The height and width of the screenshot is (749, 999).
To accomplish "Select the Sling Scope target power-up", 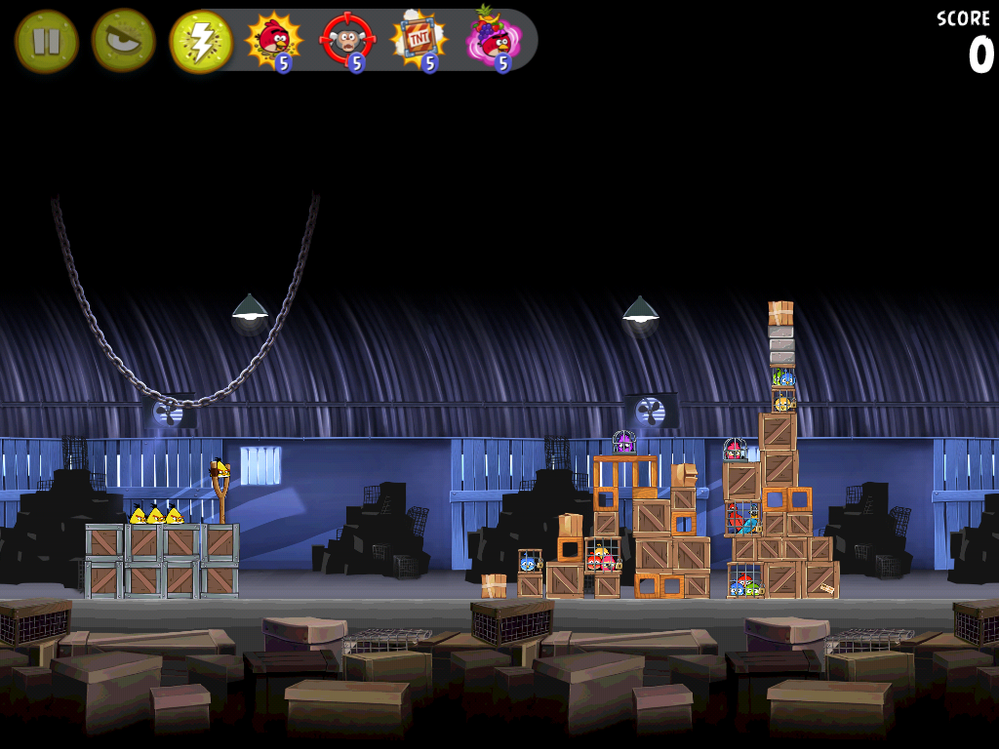I will pos(347,41).
